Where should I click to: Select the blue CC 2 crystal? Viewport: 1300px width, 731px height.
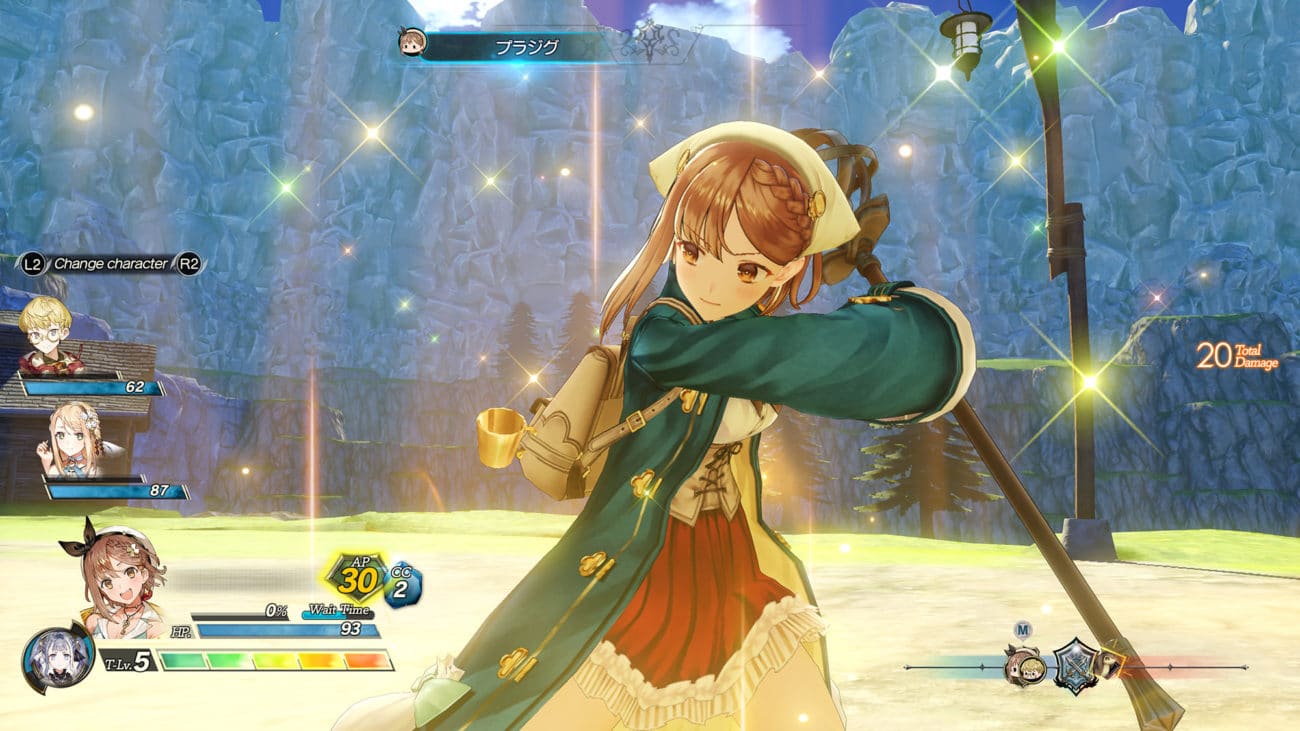pos(402,583)
